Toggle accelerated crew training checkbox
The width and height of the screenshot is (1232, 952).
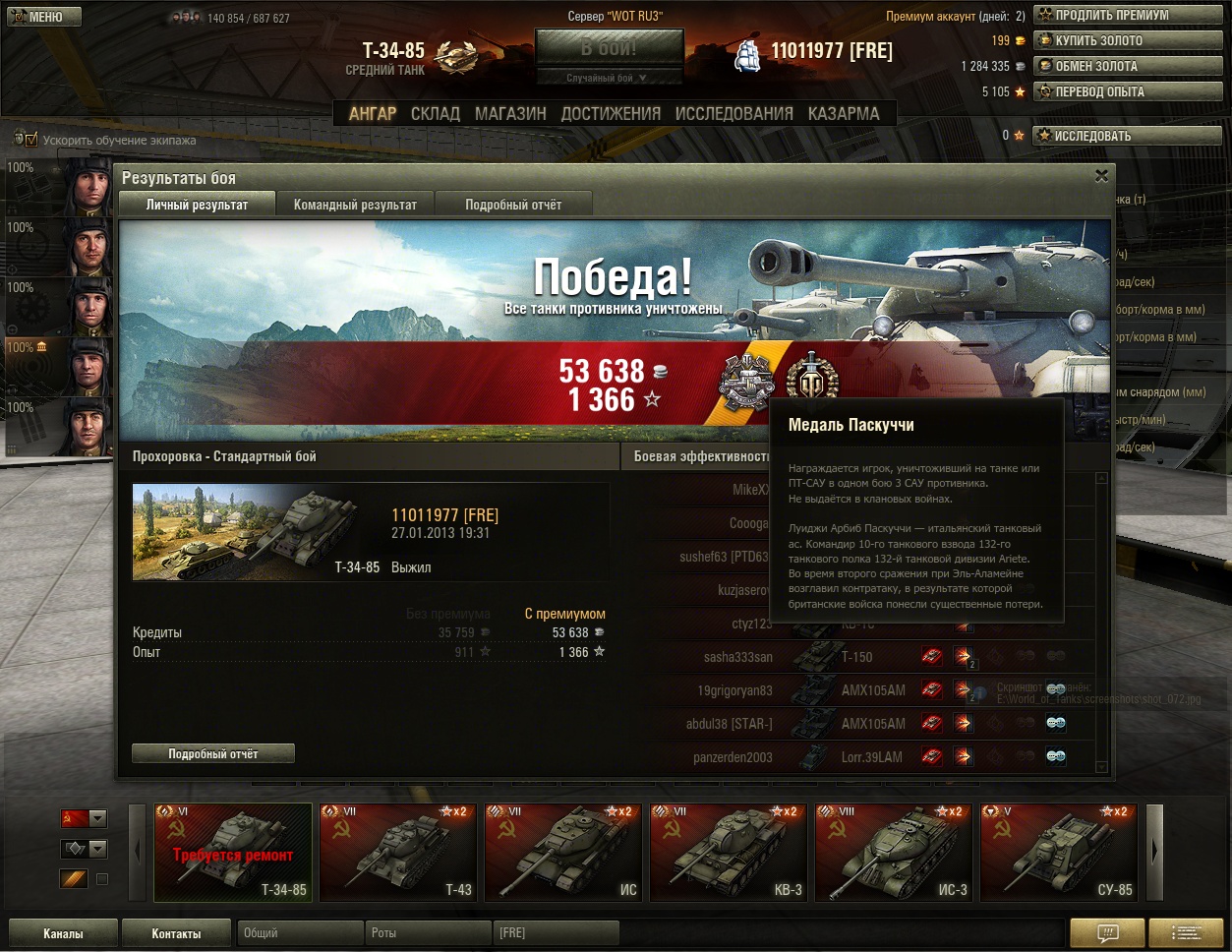(30, 140)
